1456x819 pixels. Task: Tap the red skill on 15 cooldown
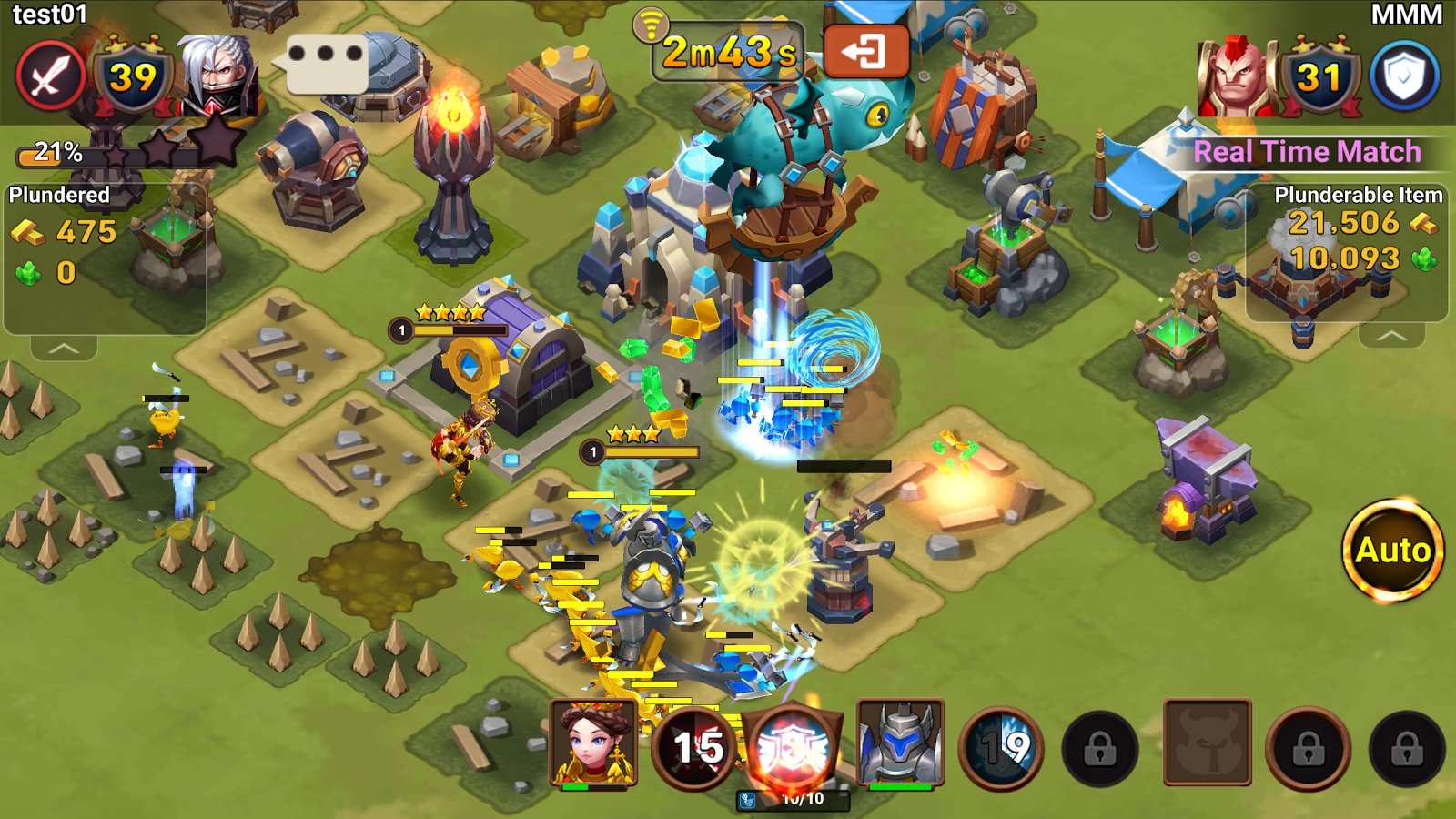(x=695, y=749)
